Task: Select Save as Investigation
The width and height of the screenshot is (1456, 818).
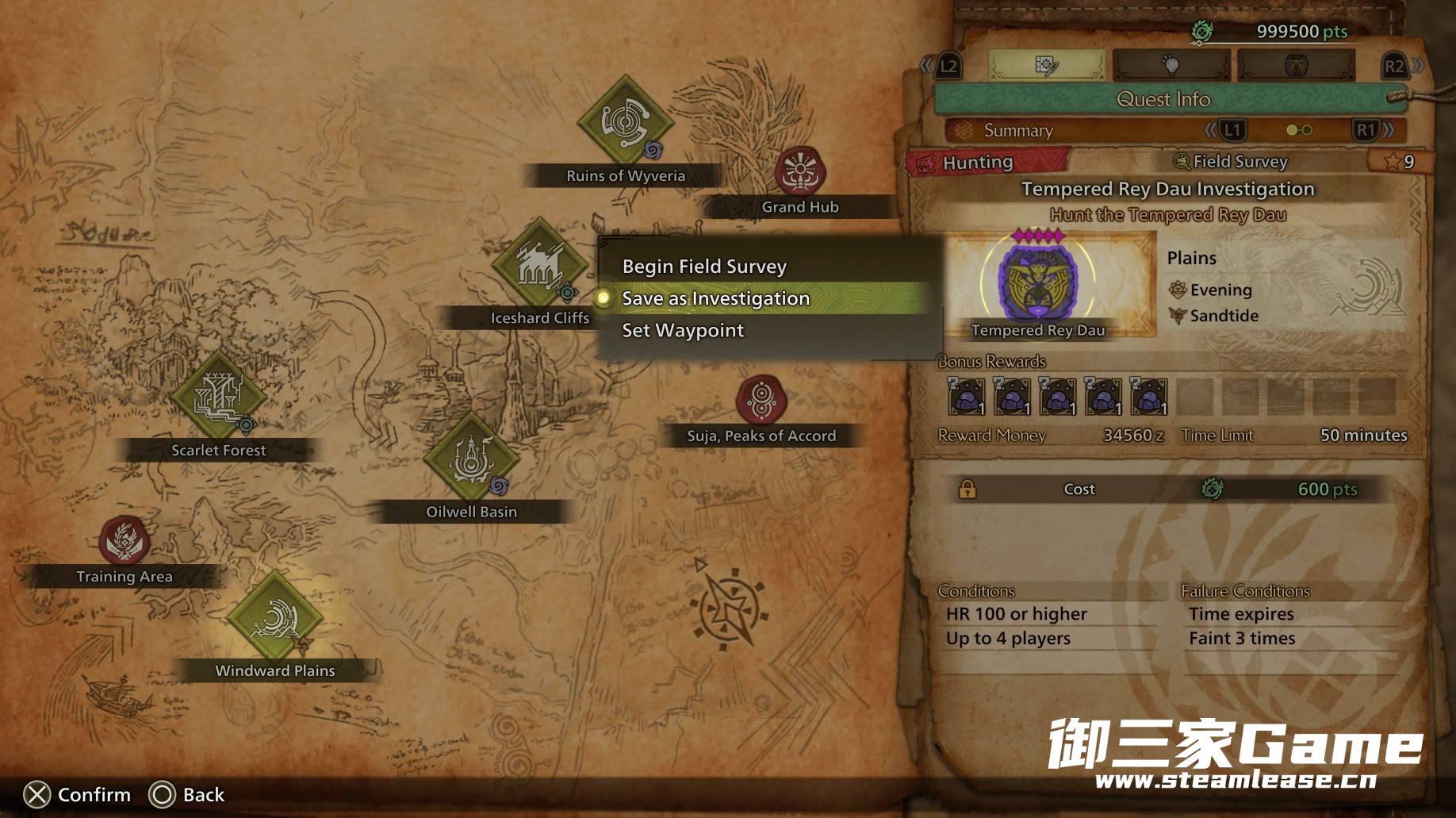Action: 715,298
